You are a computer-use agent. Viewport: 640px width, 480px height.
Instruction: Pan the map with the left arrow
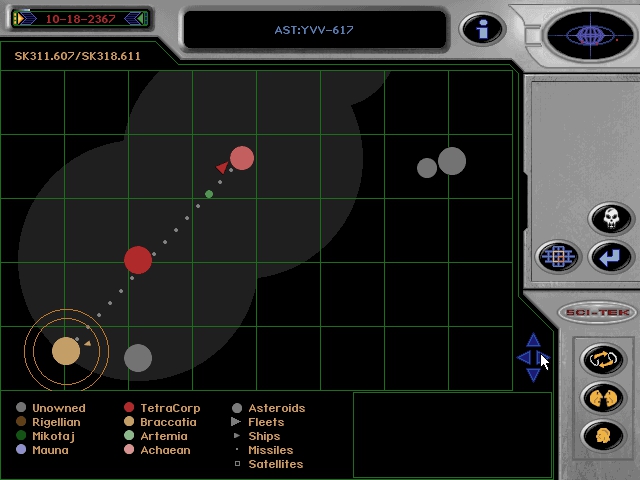pyautogui.click(x=522, y=358)
